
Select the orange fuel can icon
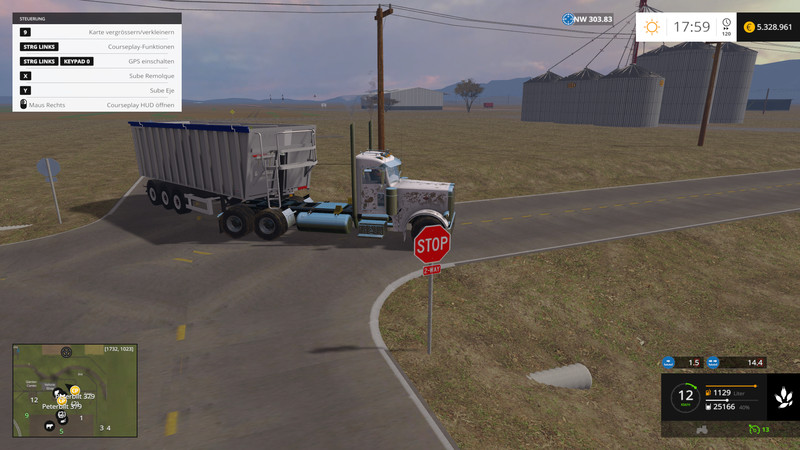pos(709,392)
